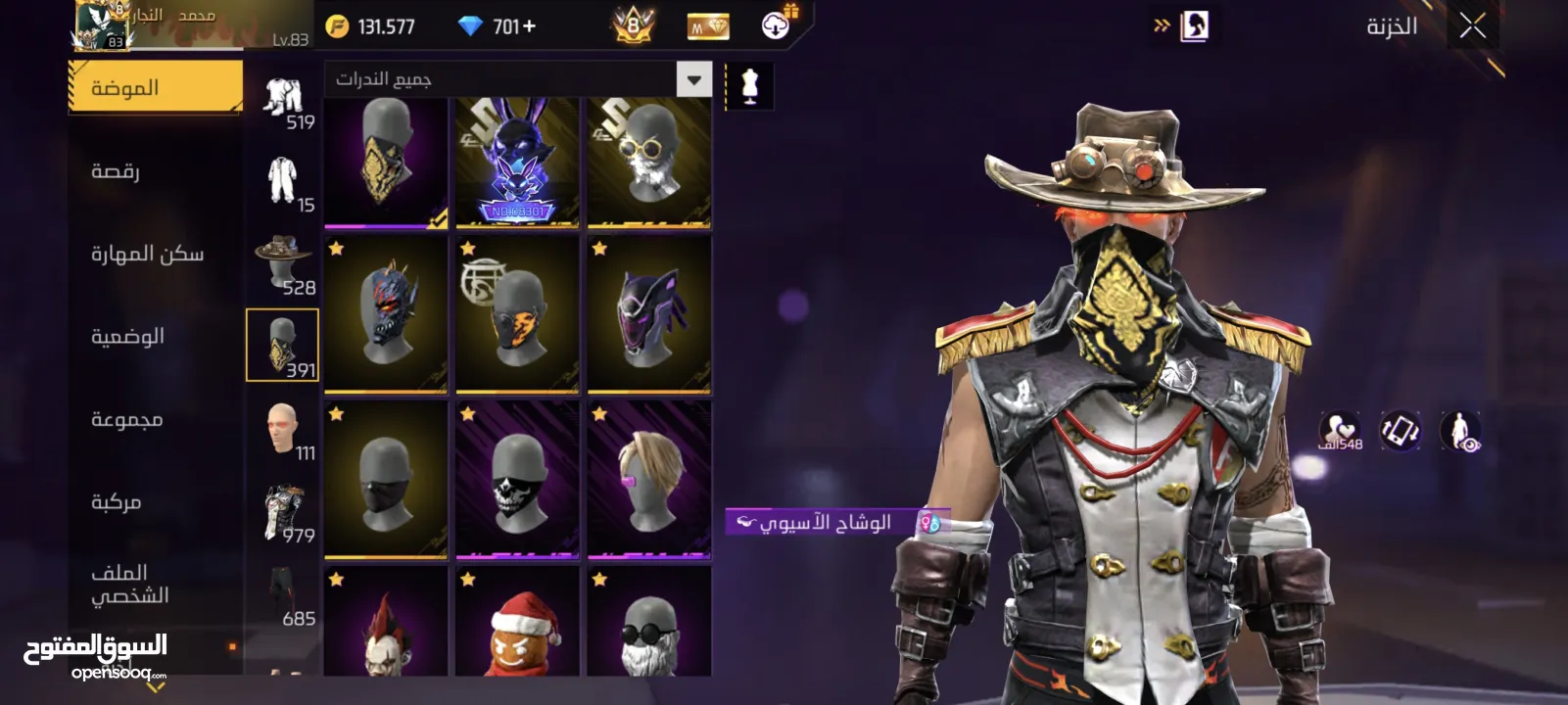
Task: Tap the heart likes icon showing 548
Action: click(1339, 431)
